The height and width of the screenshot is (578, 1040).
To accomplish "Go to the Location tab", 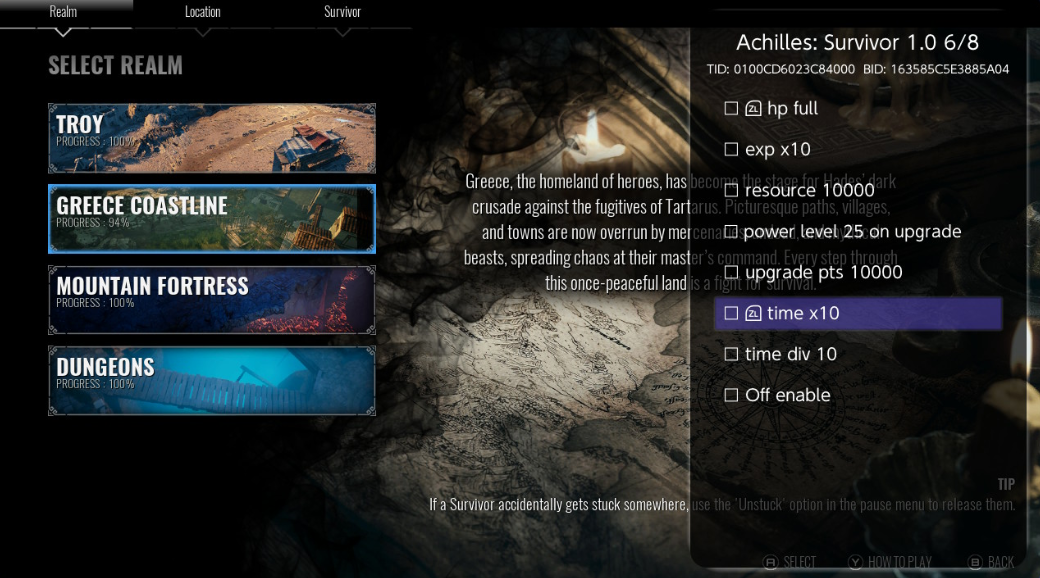I will tap(203, 12).
